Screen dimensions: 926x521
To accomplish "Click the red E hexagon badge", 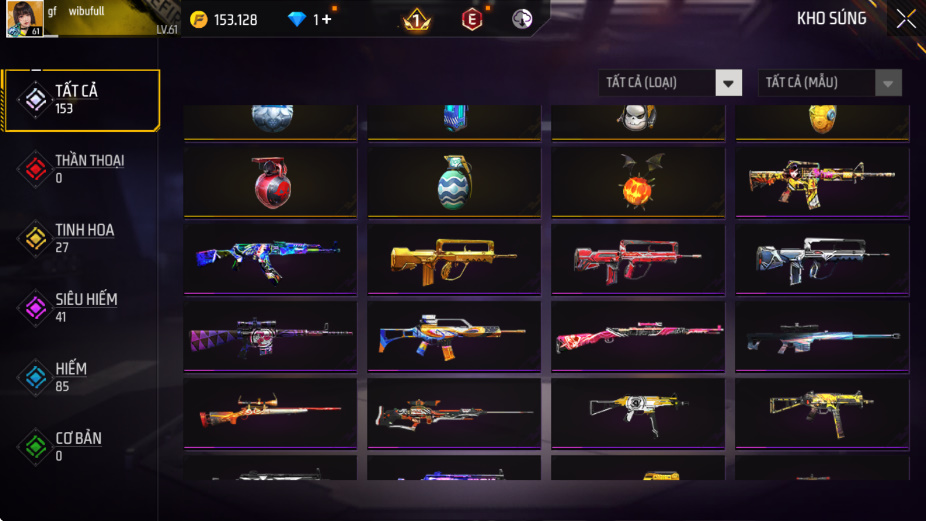I will point(472,19).
